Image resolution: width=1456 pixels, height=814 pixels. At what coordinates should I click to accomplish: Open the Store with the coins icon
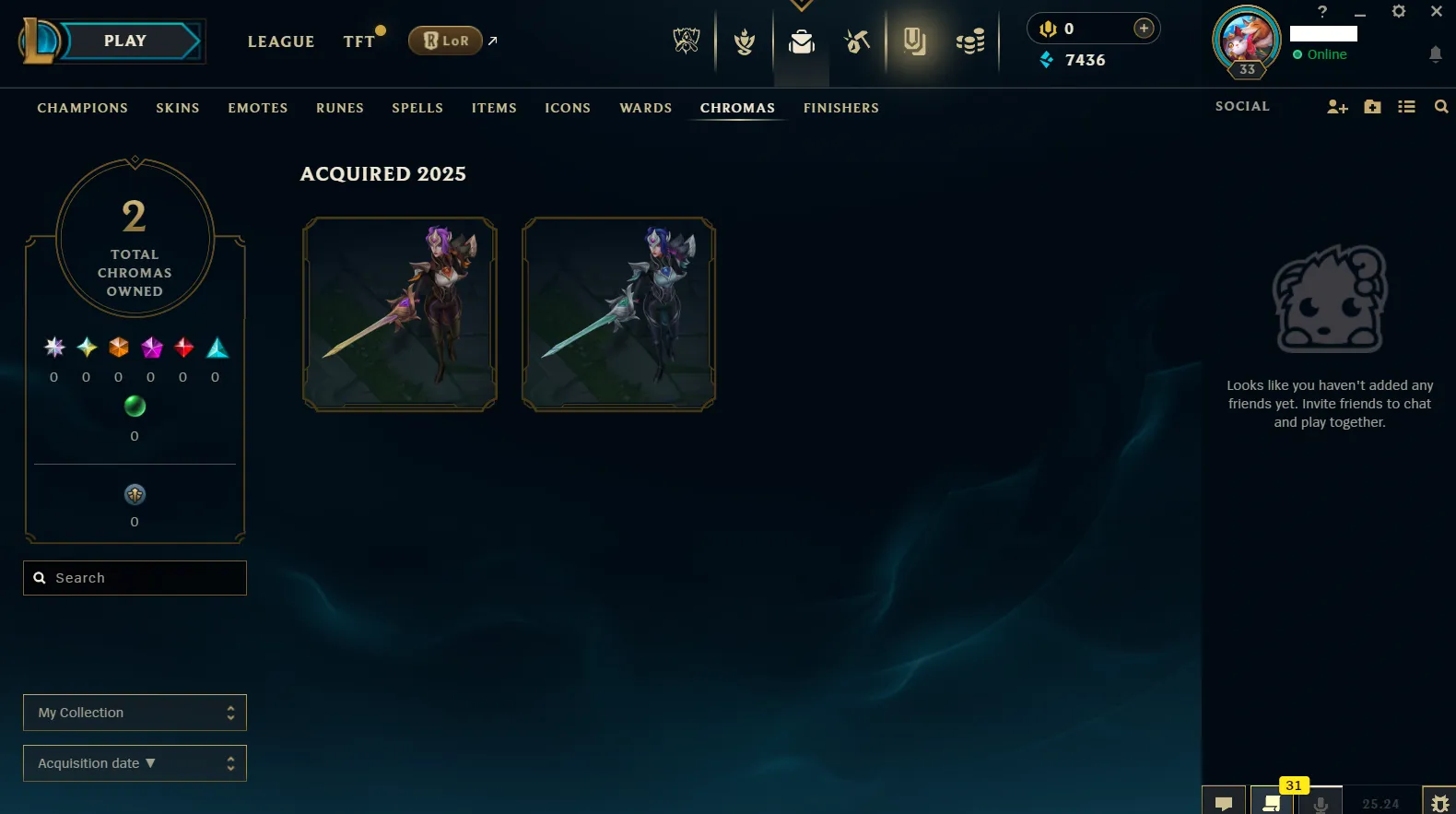point(969,41)
